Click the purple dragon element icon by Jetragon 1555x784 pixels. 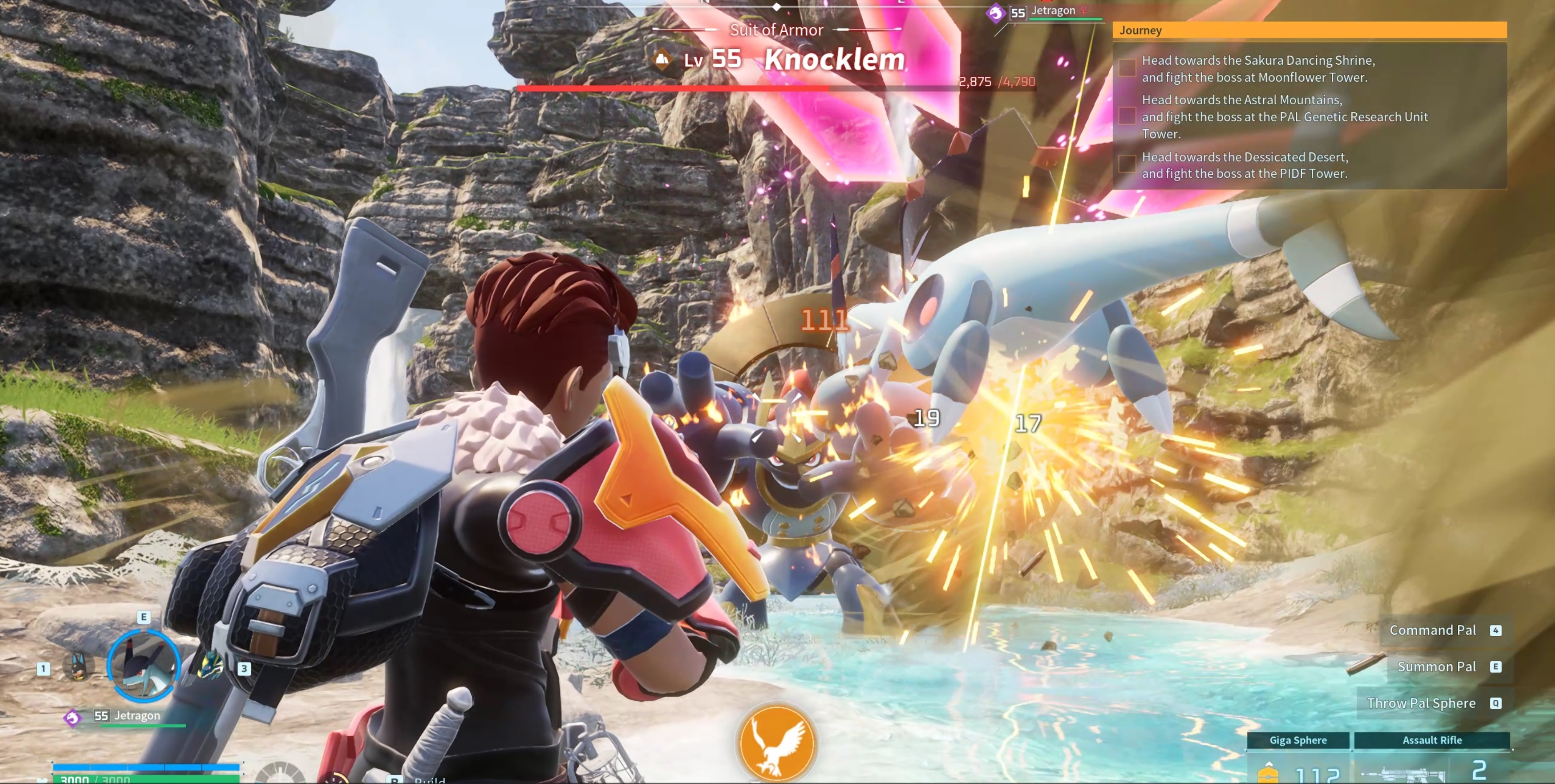(995, 13)
